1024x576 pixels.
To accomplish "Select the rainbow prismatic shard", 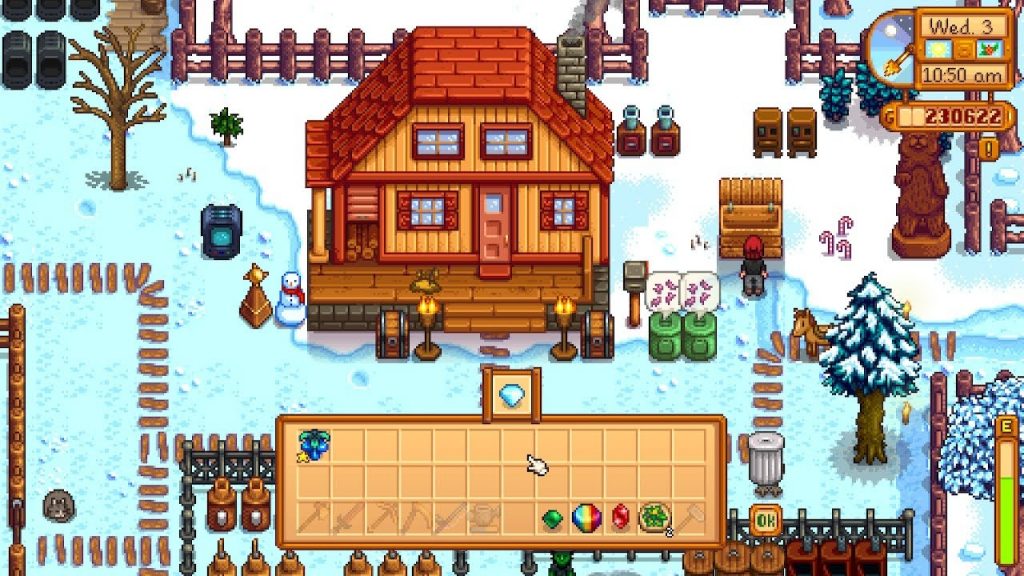I will pyautogui.click(x=586, y=518).
